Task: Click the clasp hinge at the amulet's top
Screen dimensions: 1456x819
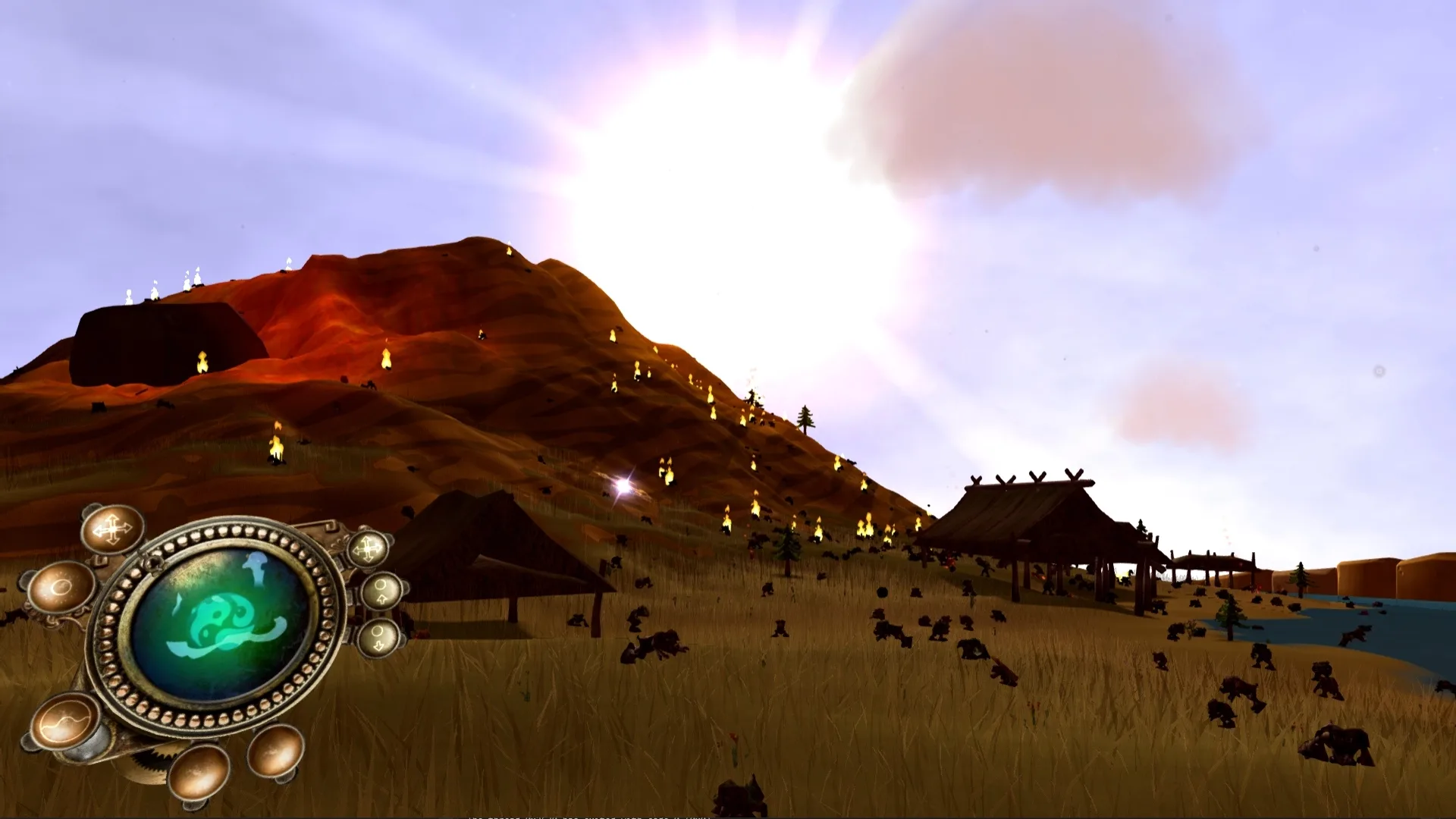Action: (152, 560)
